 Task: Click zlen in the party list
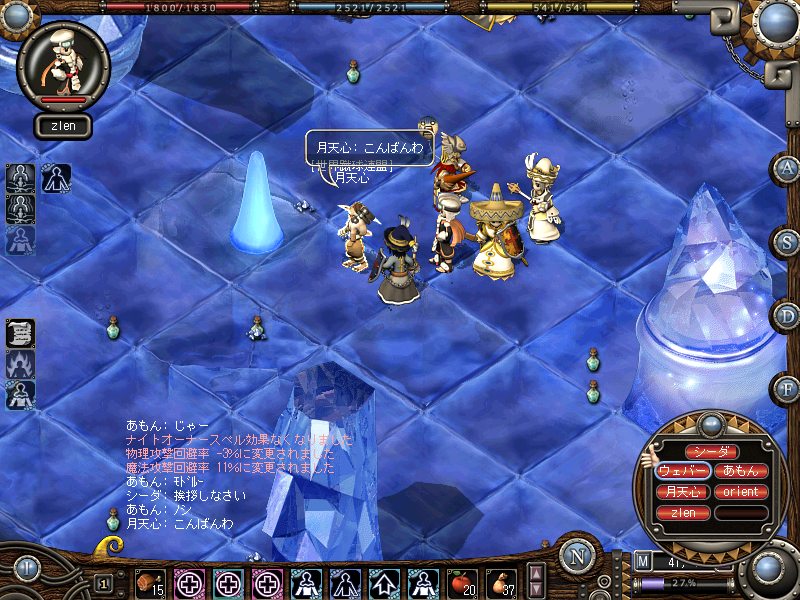coord(683,513)
